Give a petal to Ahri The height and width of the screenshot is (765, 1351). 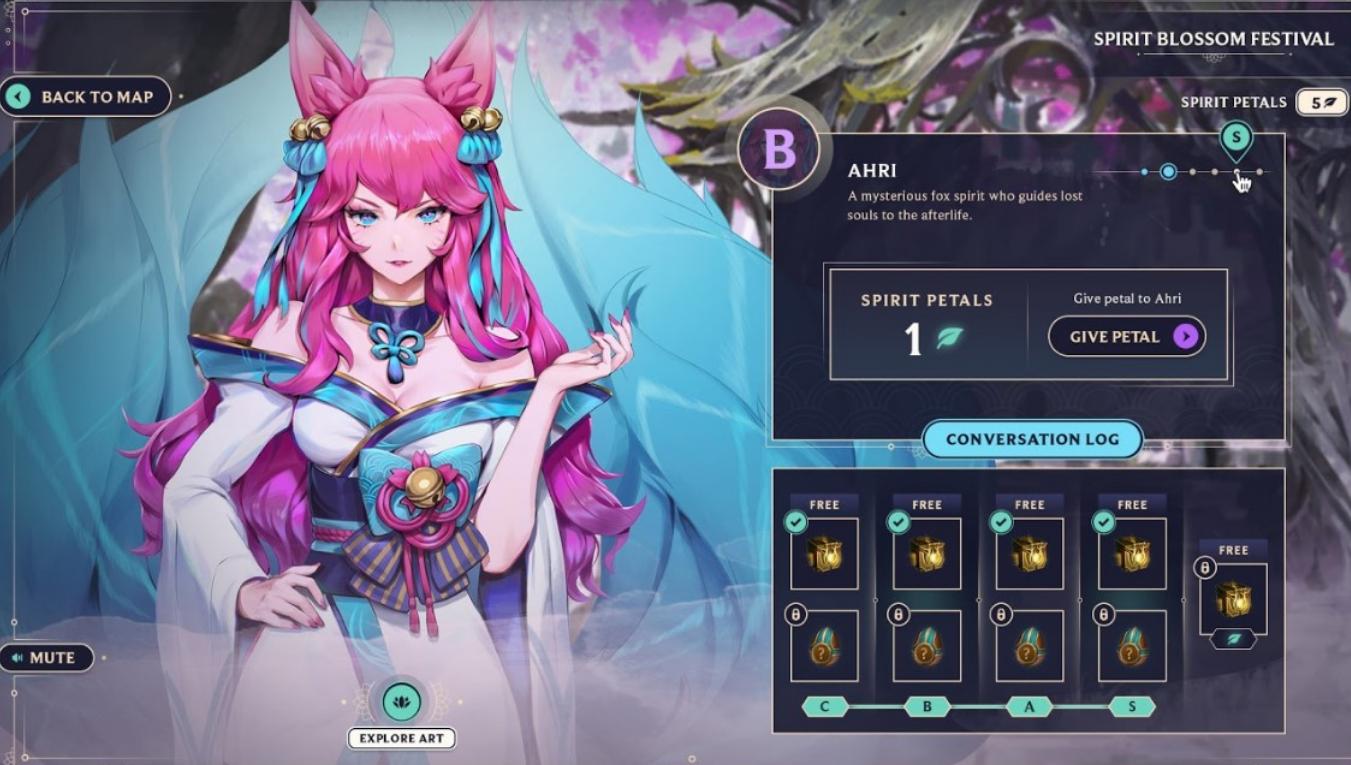(x=1126, y=337)
